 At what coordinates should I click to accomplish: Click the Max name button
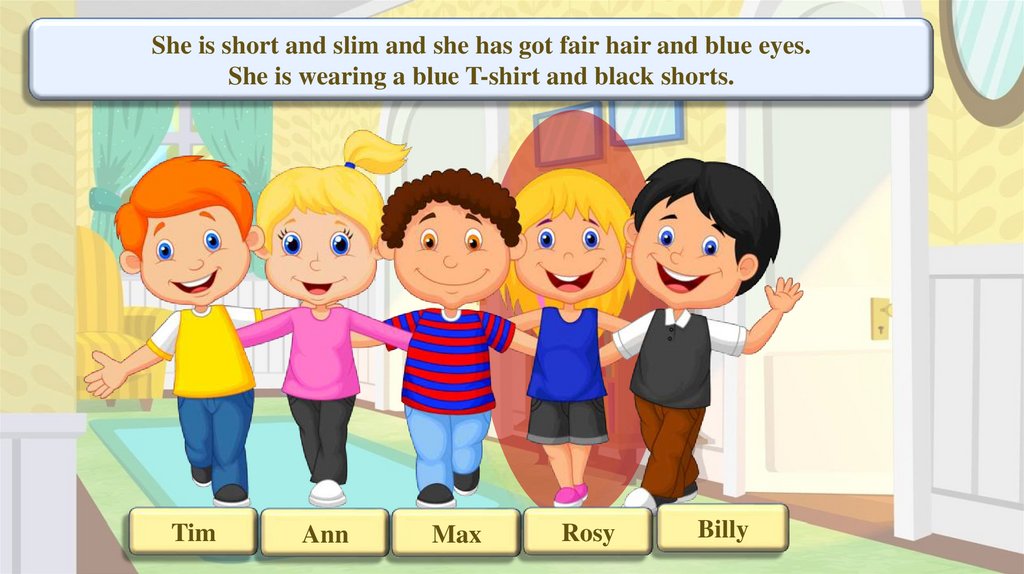[x=456, y=533]
